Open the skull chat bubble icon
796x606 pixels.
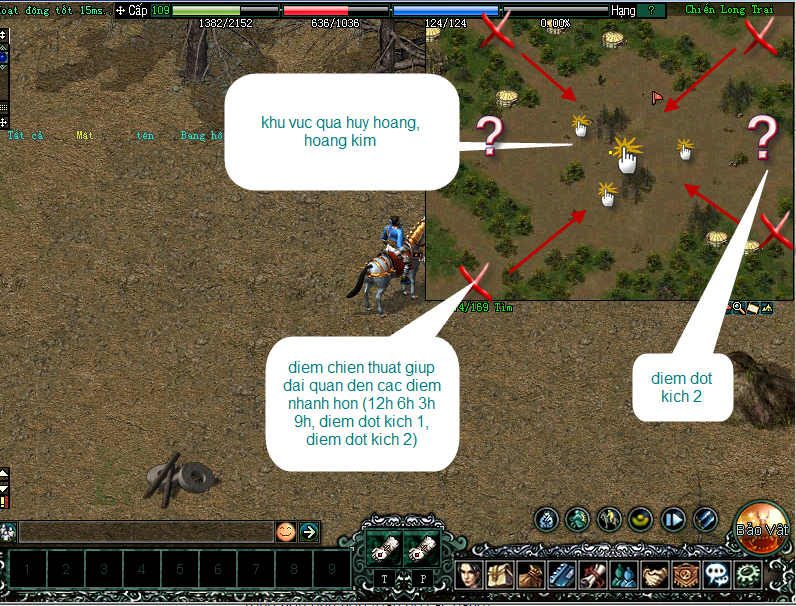[715, 575]
